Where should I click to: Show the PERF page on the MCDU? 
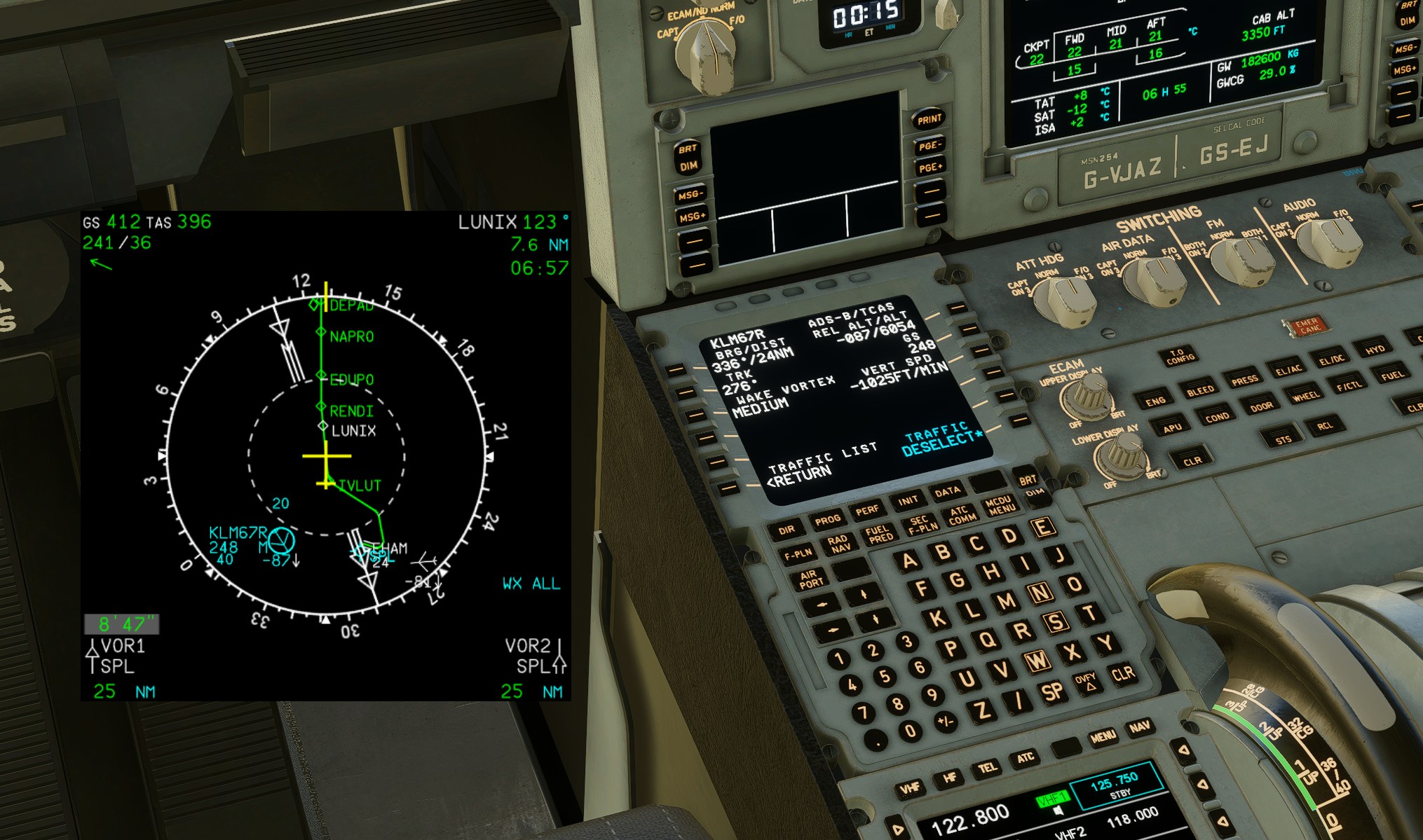pyautogui.click(x=867, y=511)
